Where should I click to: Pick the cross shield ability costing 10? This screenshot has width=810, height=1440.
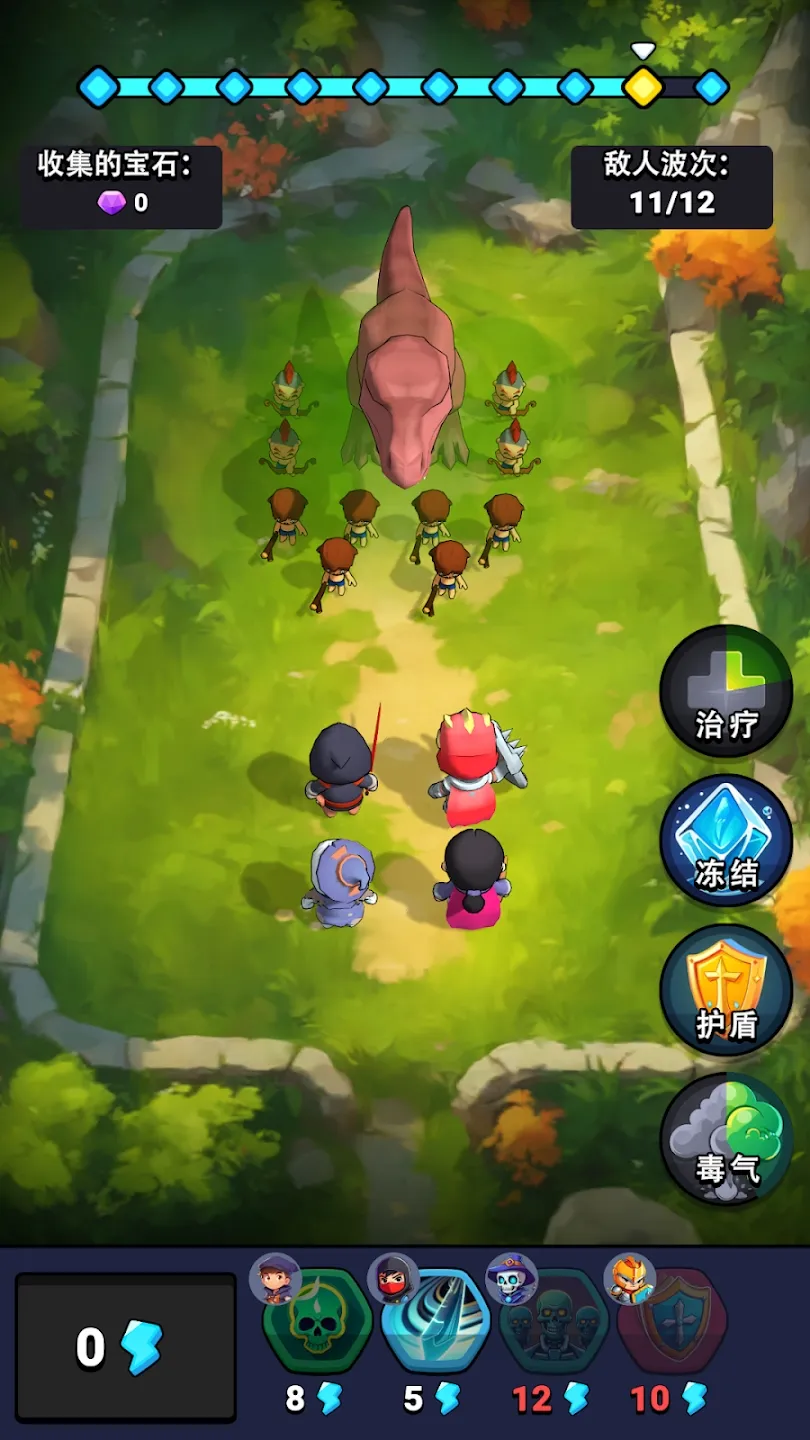pos(672,1322)
